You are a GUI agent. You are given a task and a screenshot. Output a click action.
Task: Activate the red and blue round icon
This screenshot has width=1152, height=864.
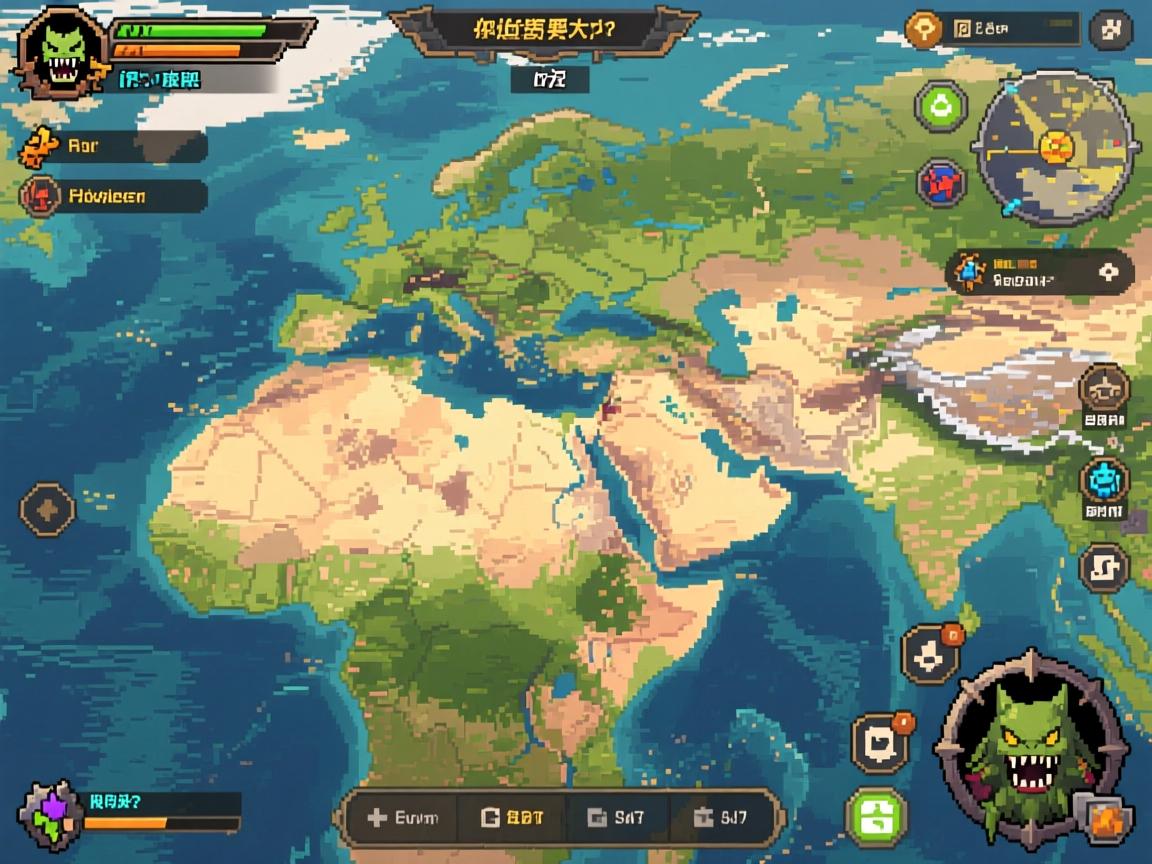point(941,183)
